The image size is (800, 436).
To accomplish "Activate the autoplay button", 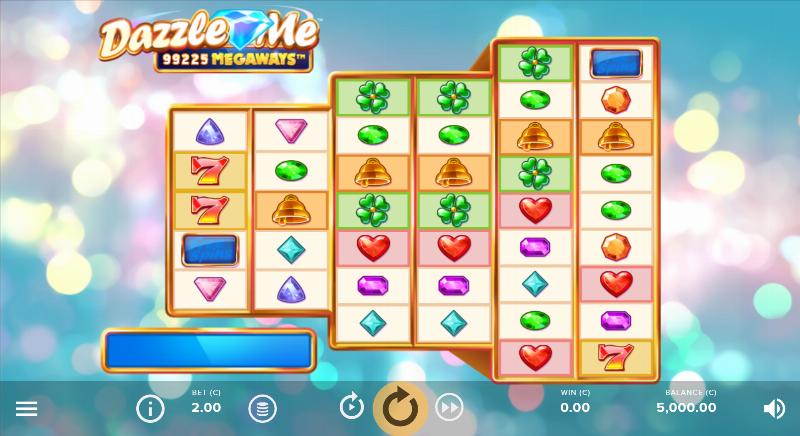I will click(x=351, y=406).
